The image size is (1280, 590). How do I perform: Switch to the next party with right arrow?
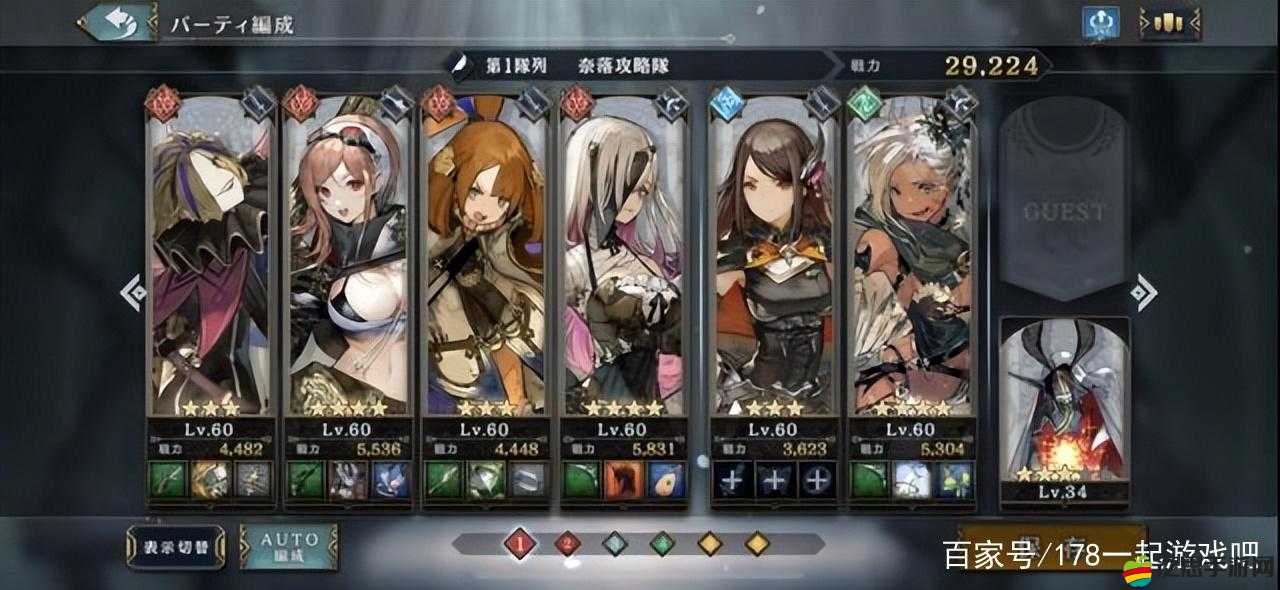(1143, 292)
